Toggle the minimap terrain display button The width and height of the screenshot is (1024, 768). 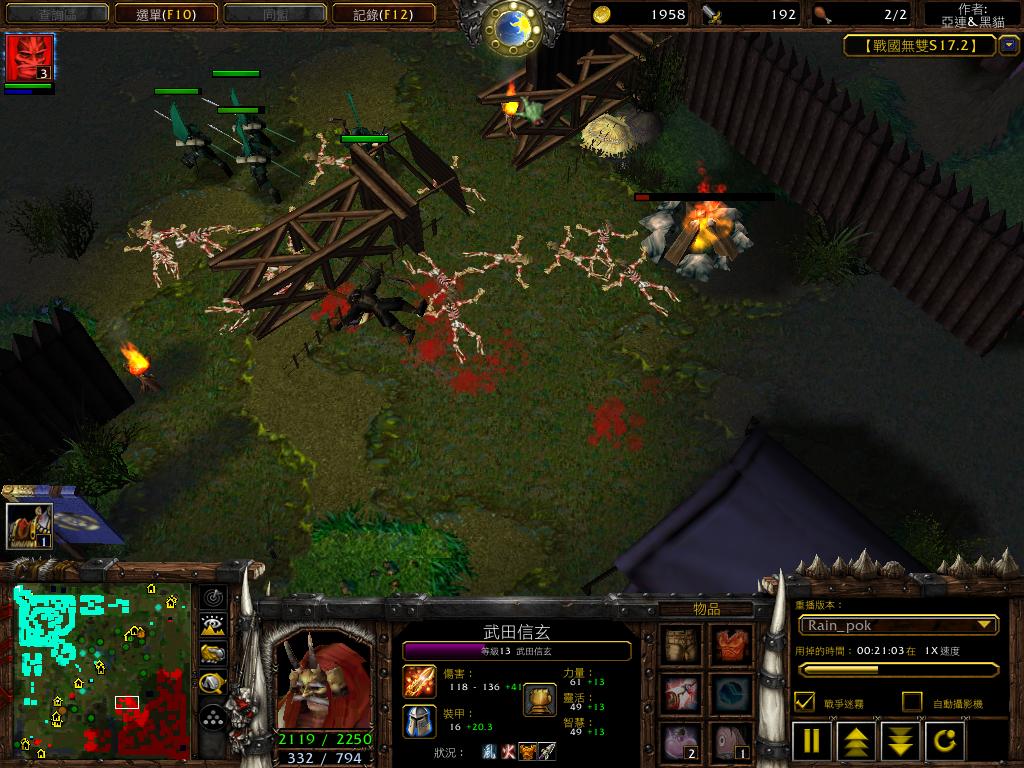click(212, 626)
